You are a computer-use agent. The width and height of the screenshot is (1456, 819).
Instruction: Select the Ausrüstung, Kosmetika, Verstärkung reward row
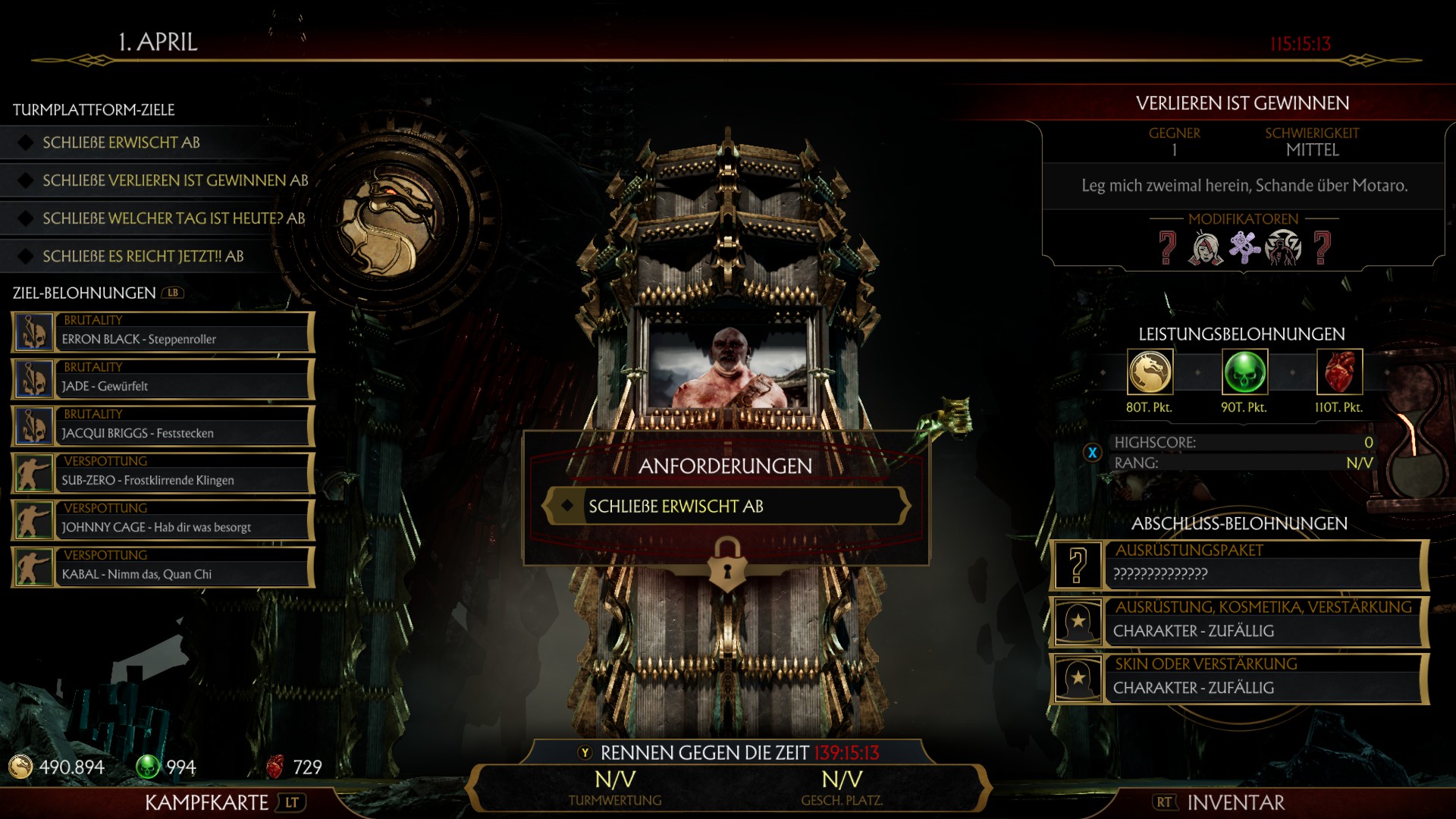pyautogui.click(x=1239, y=622)
